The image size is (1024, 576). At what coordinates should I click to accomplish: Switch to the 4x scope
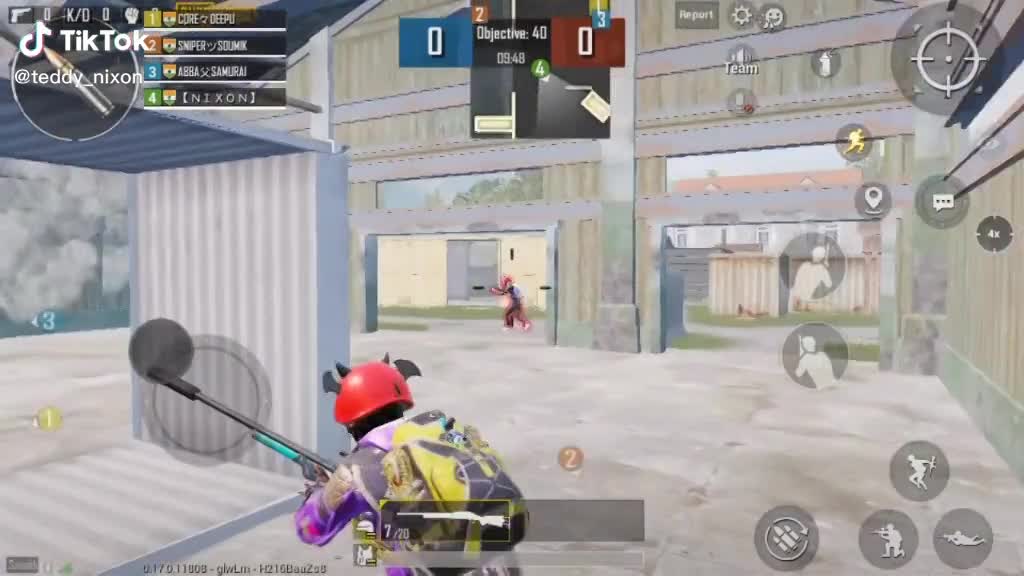993,234
